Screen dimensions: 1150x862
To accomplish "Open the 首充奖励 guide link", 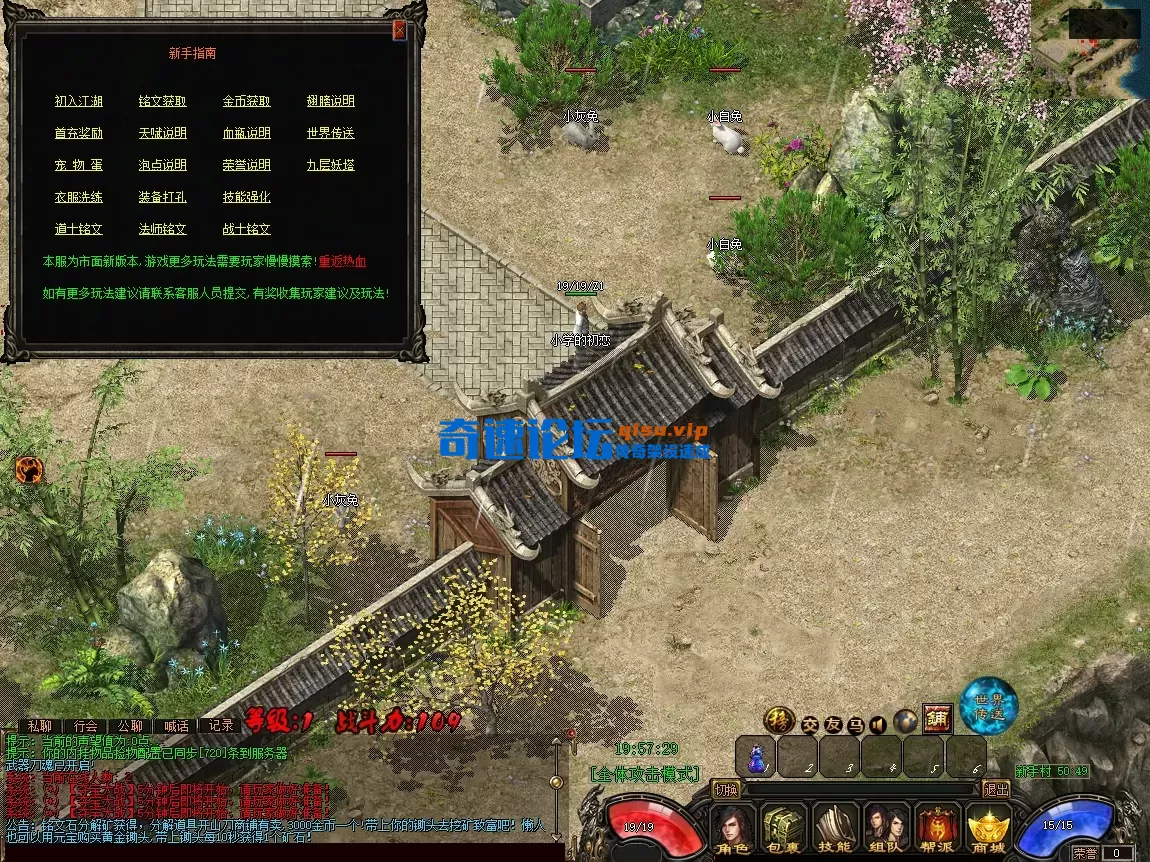I will click(x=79, y=133).
